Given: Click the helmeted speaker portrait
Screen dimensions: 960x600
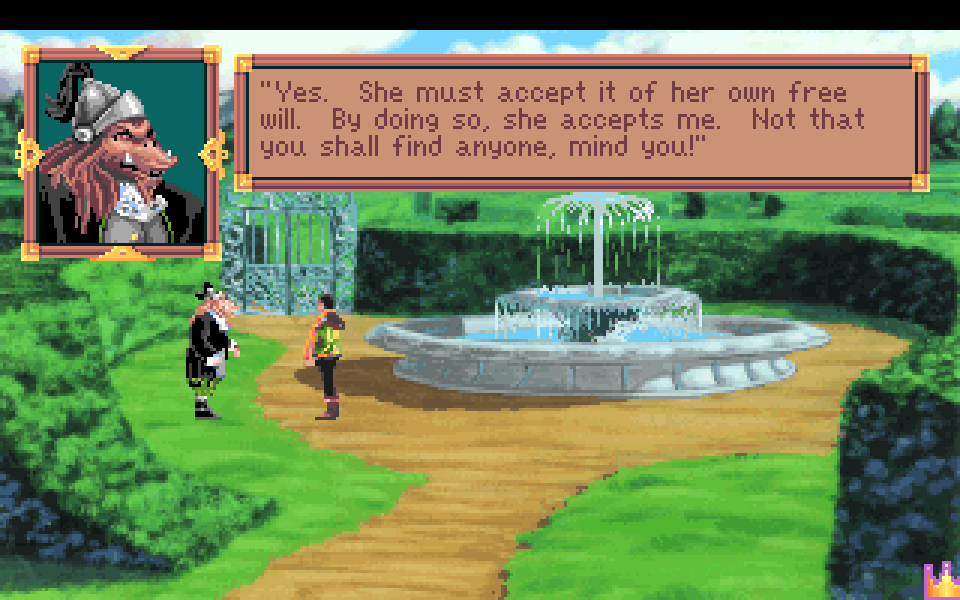Looking at the screenshot, I should 122,153.
